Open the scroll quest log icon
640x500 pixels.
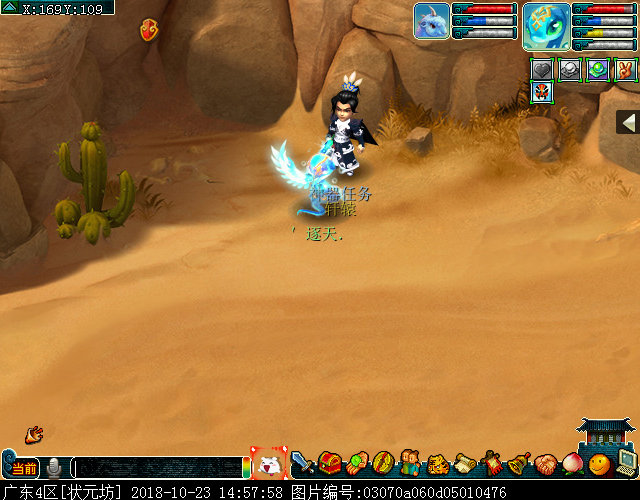point(465,464)
